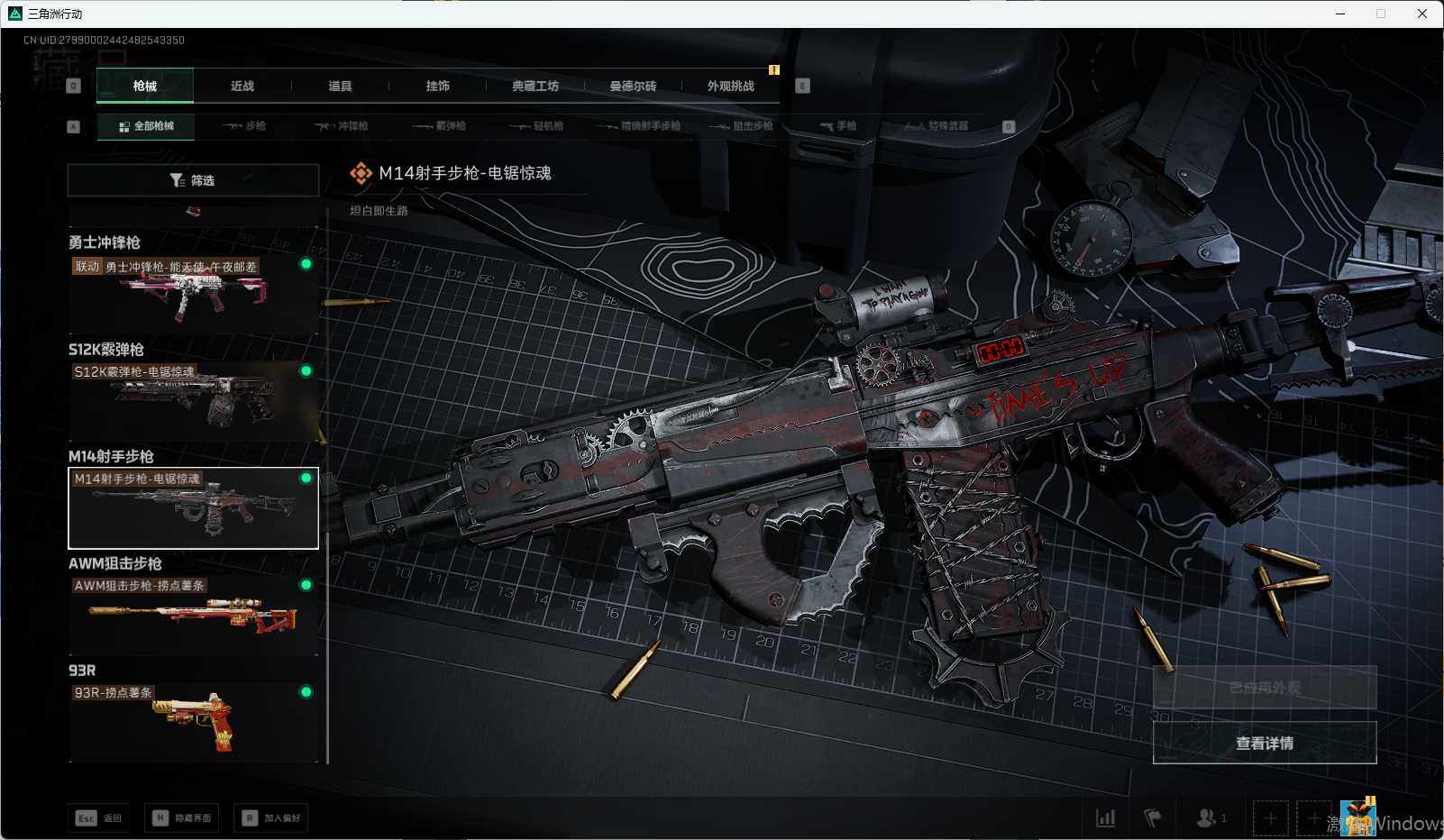Close the game window
1444x840 pixels.
coord(1421,14)
